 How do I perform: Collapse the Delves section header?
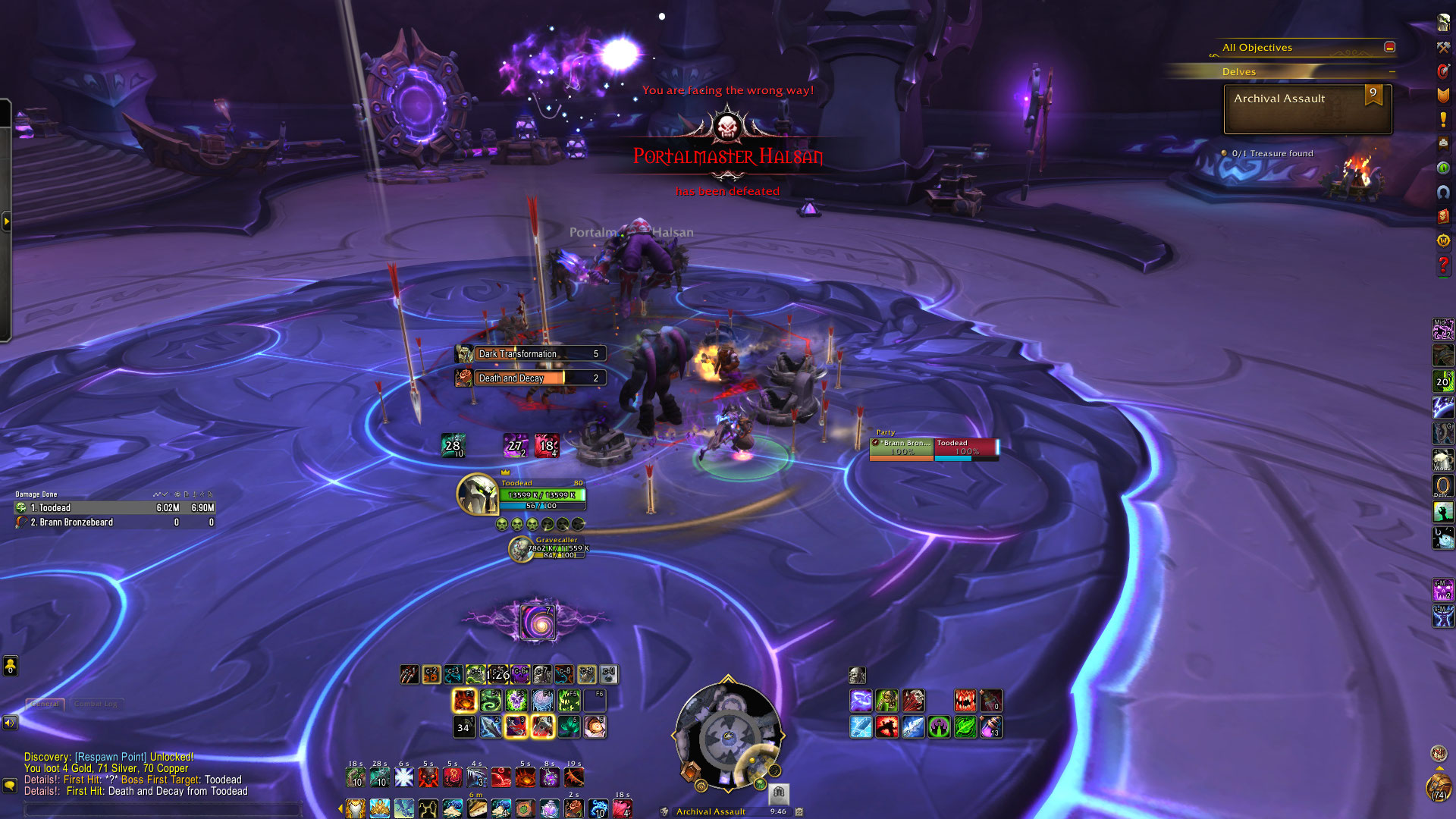coord(1392,72)
